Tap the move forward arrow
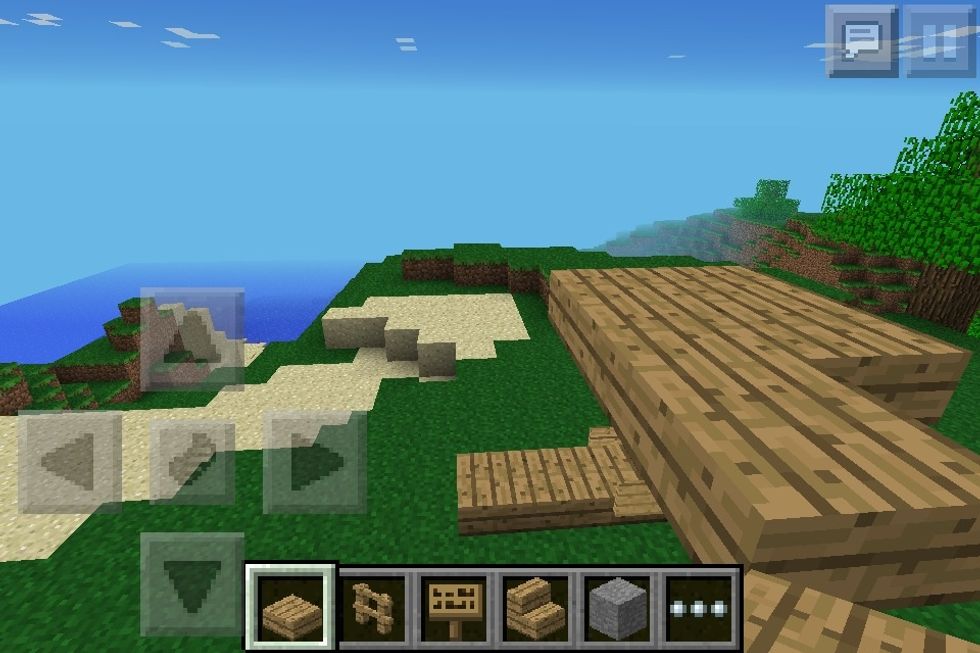The height and width of the screenshot is (653, 980). [192, 340]
